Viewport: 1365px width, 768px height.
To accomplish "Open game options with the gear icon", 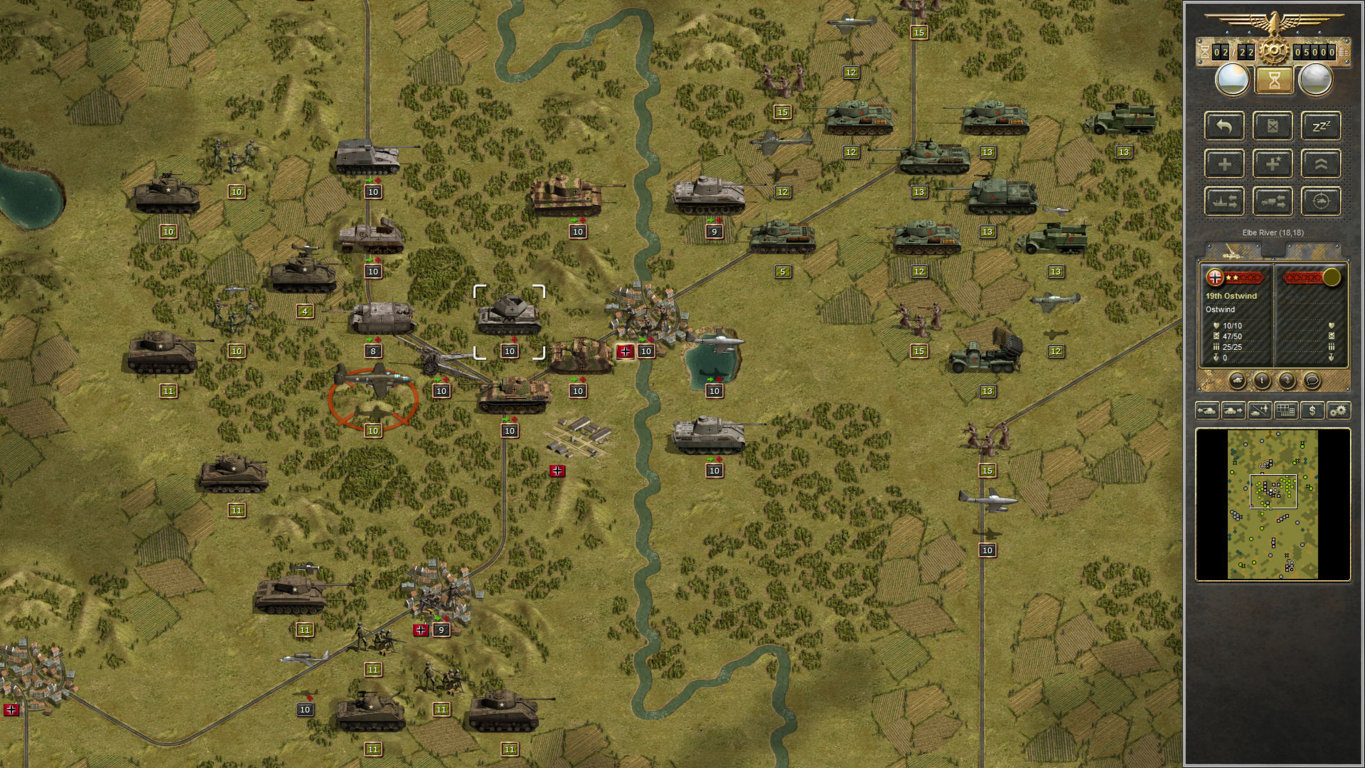I will click(1337, 410).
